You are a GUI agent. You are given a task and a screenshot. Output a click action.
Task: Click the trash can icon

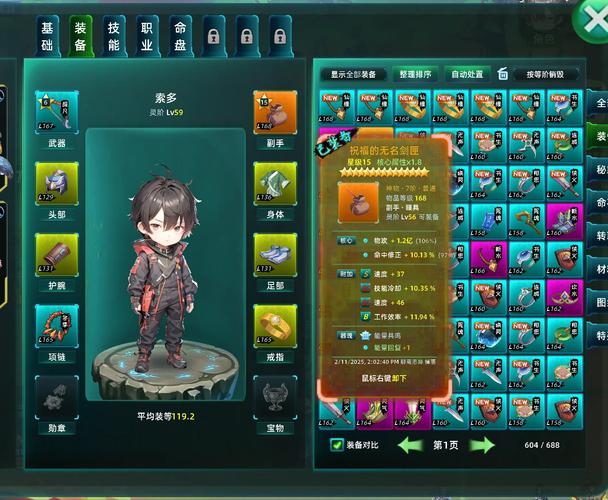503,74
